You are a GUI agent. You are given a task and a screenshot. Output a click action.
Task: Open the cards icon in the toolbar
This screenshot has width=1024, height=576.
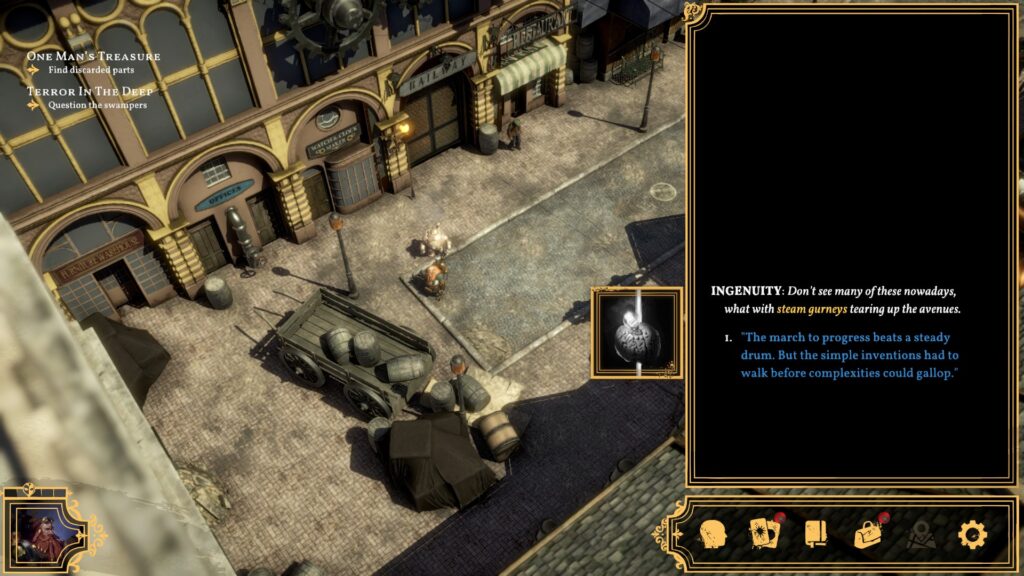tap(763, 534)
